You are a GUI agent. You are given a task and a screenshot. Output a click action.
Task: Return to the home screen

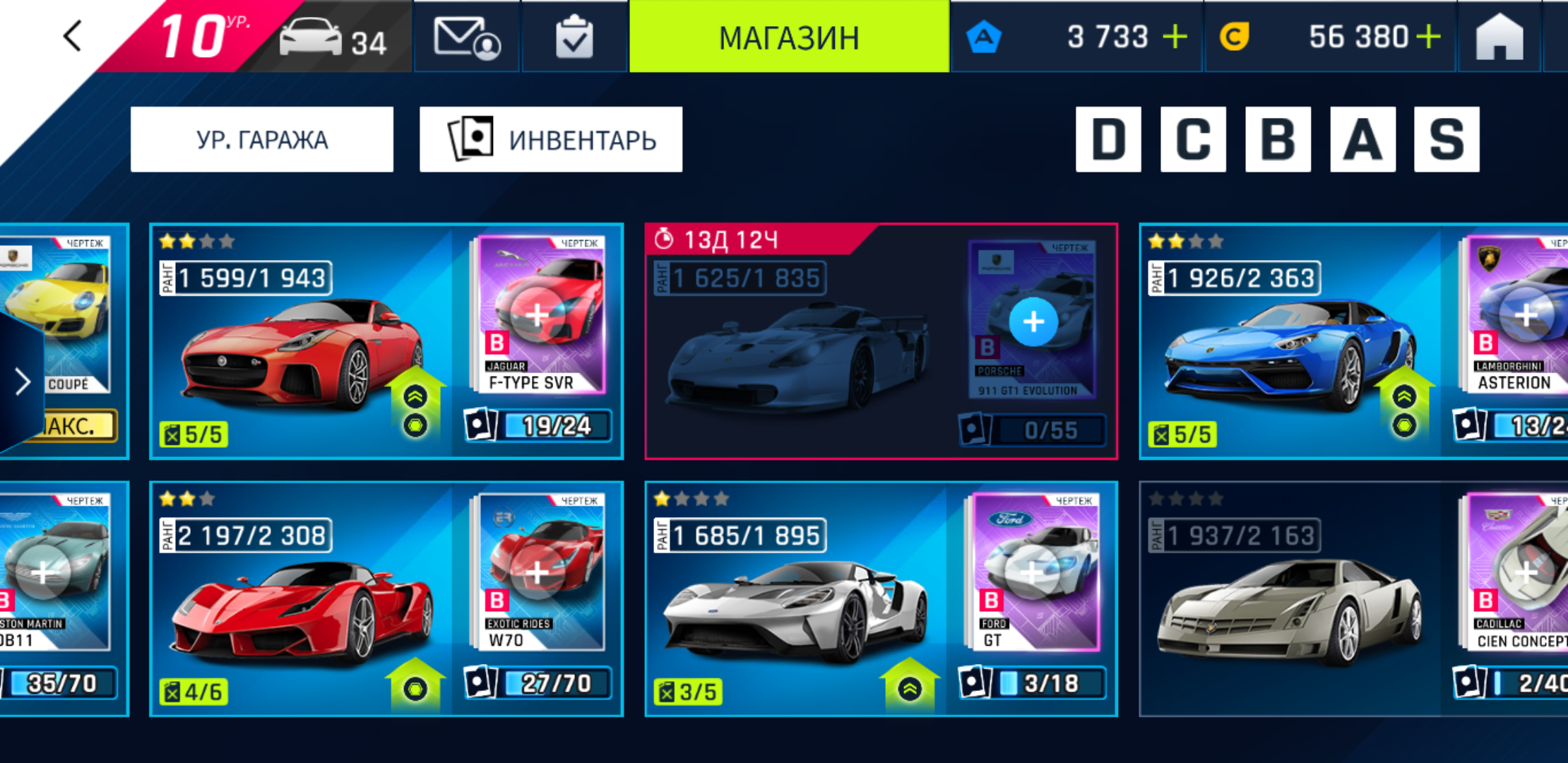[1499, 37]
